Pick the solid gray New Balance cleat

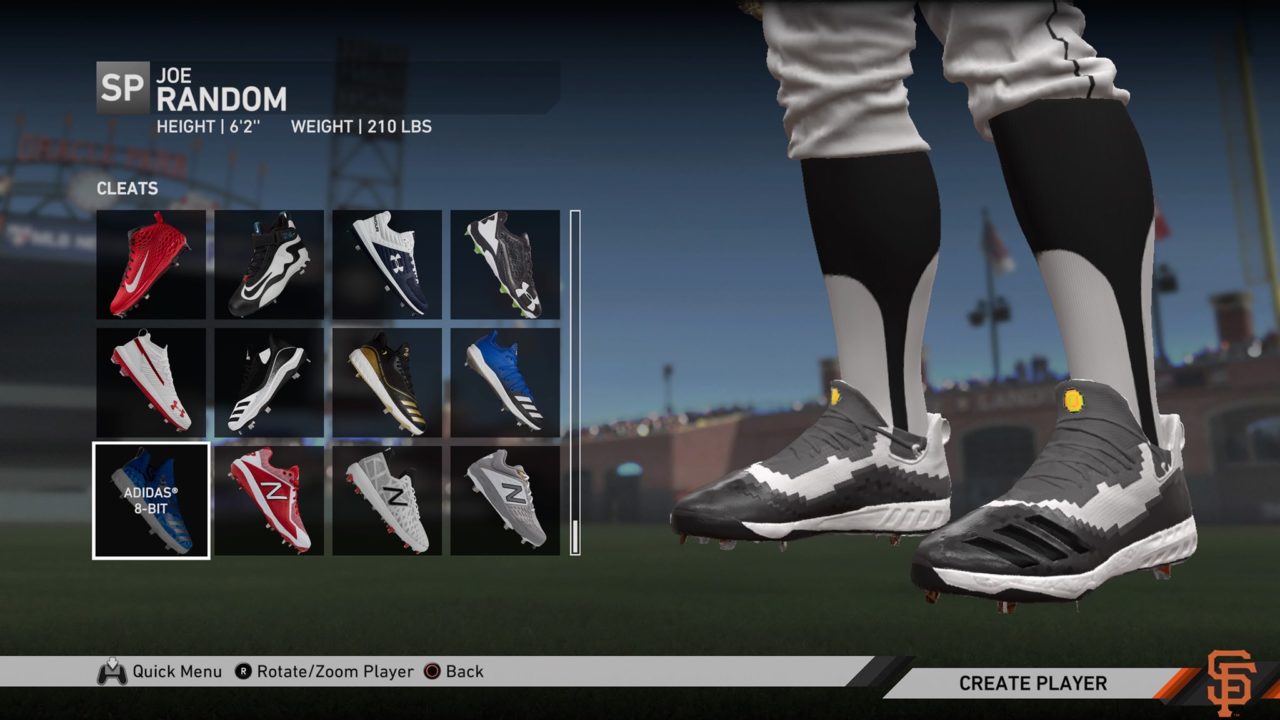pyautogui.click(x=505, y=500)
